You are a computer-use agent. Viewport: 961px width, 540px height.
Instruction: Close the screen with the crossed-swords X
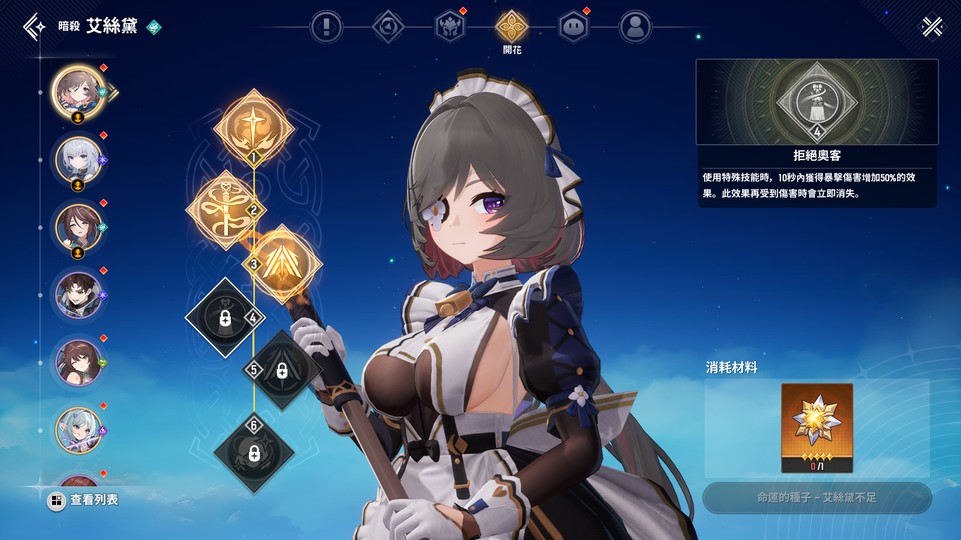coord(932,27)
